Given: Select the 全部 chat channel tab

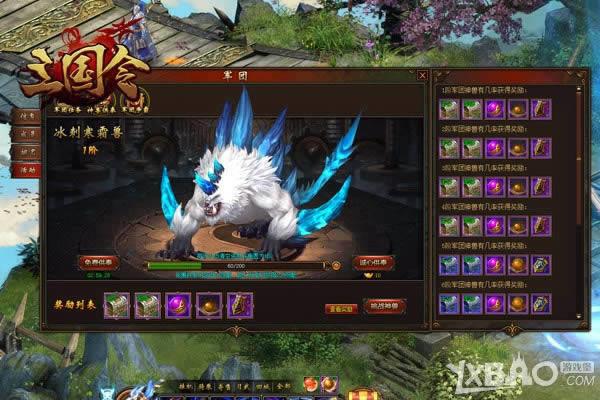Looking at the screenshot, I should (x=284, y=385).
